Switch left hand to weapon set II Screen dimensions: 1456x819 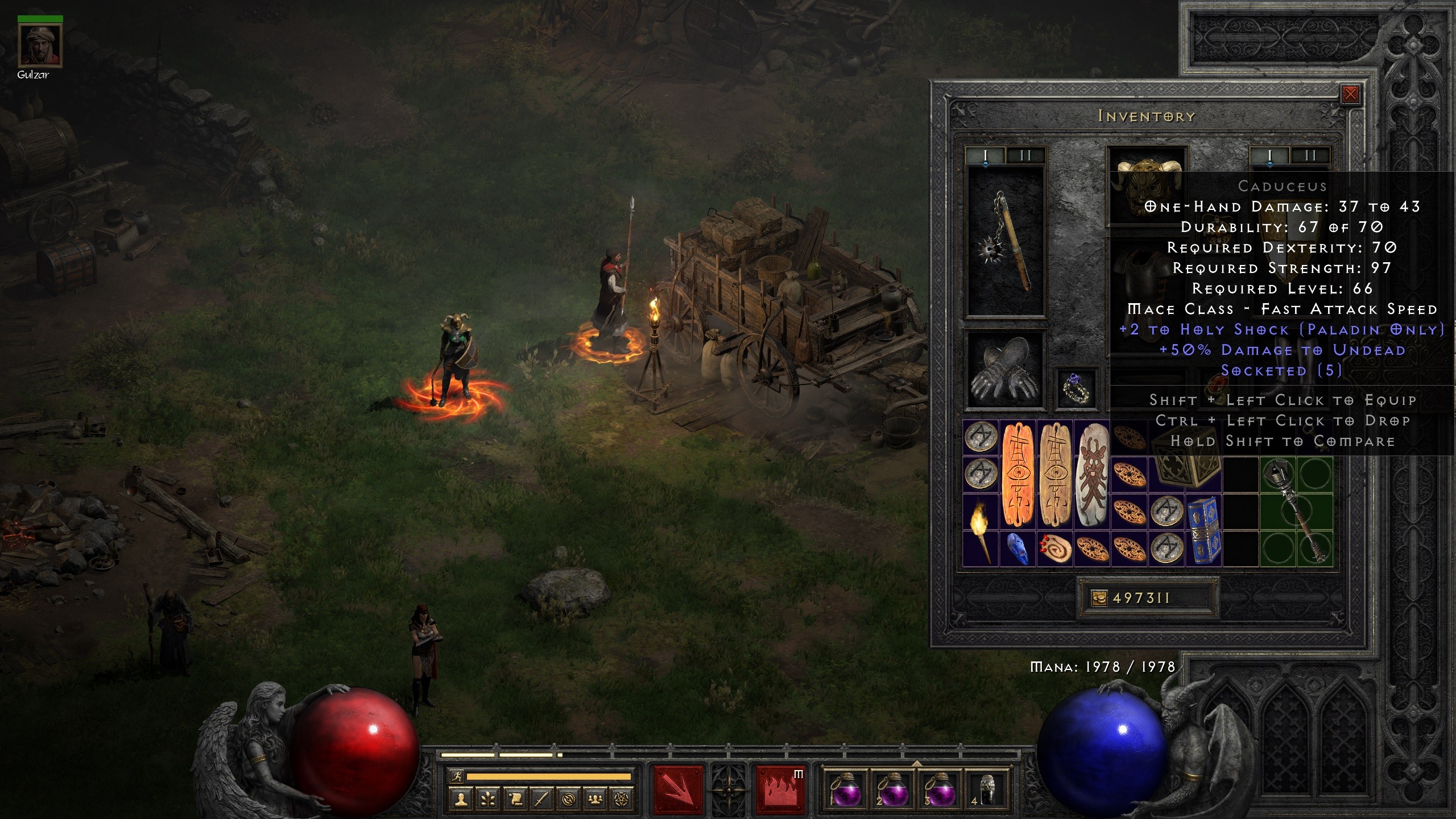[x=1025, y=155]
